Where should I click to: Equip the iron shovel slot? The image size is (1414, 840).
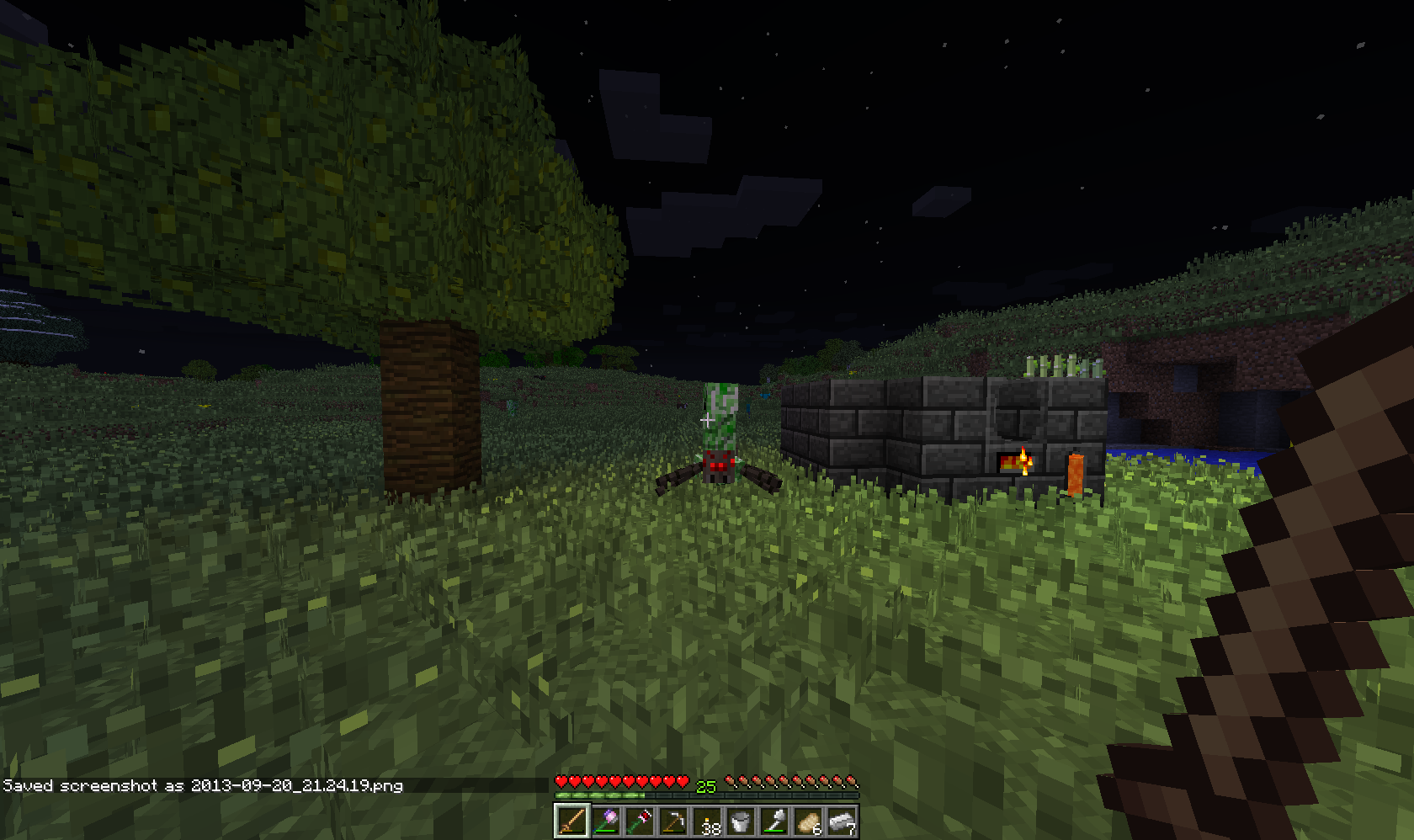pos(774,821)
